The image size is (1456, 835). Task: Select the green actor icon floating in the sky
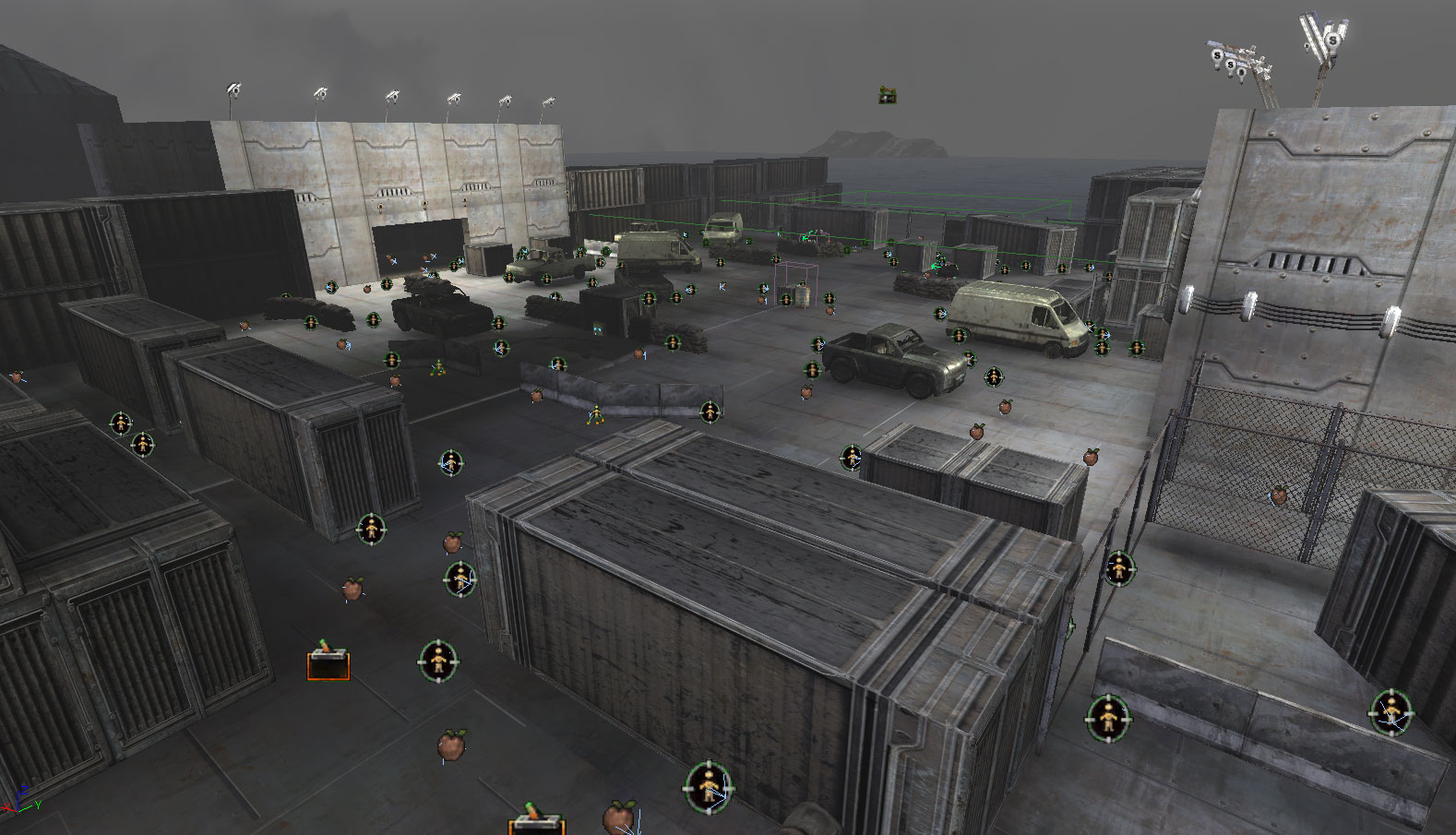point(887,94)
